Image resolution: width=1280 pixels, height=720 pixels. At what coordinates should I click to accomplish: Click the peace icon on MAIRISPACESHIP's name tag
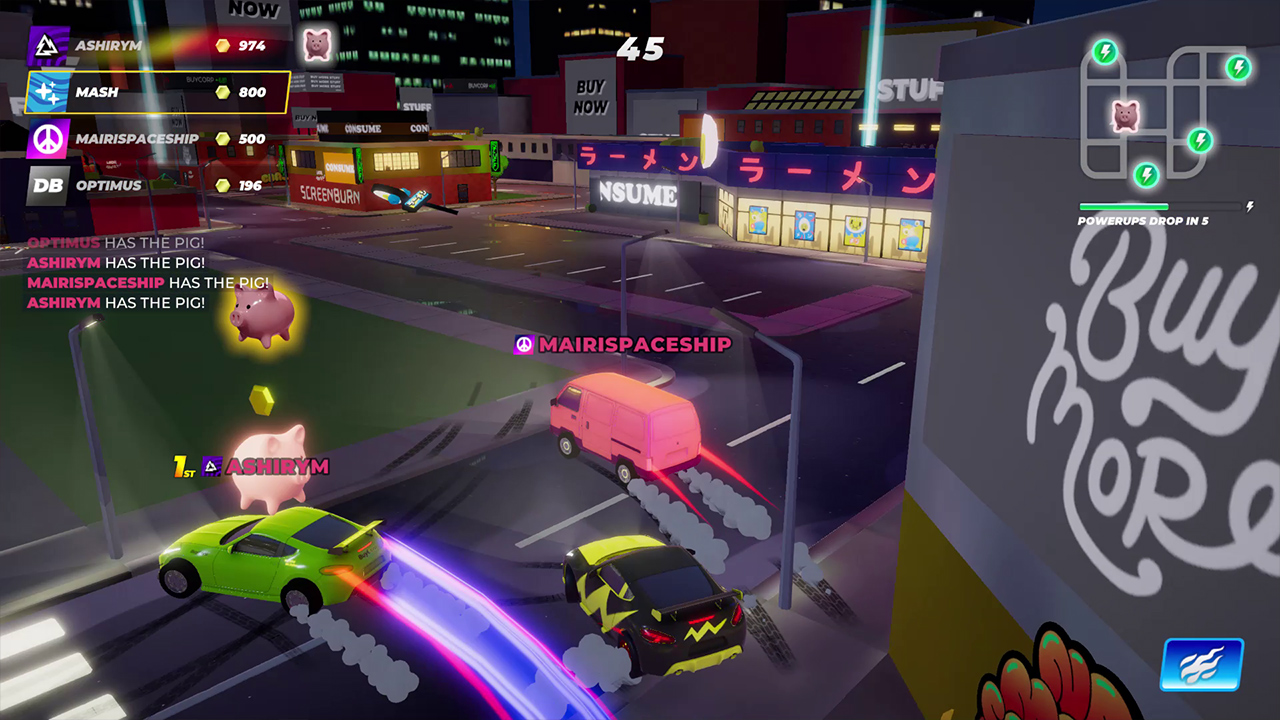(522, 345)
